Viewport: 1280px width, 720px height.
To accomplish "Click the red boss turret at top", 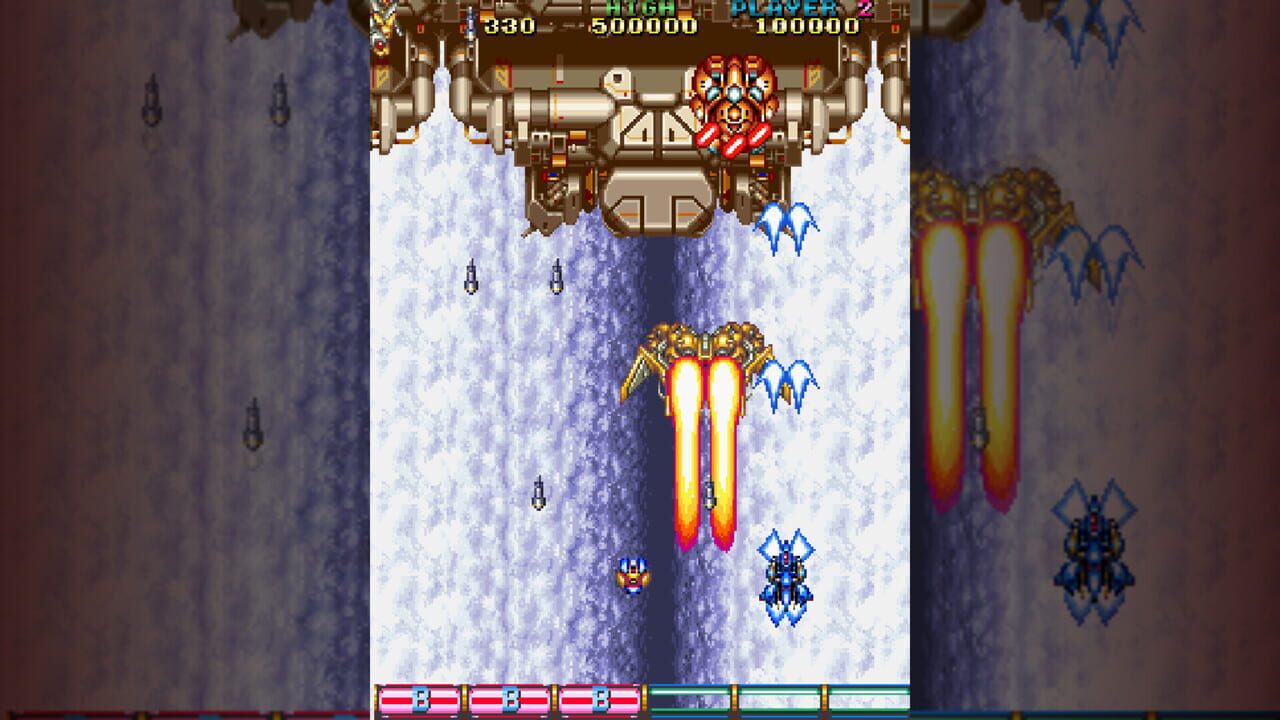I will [733, 105].
